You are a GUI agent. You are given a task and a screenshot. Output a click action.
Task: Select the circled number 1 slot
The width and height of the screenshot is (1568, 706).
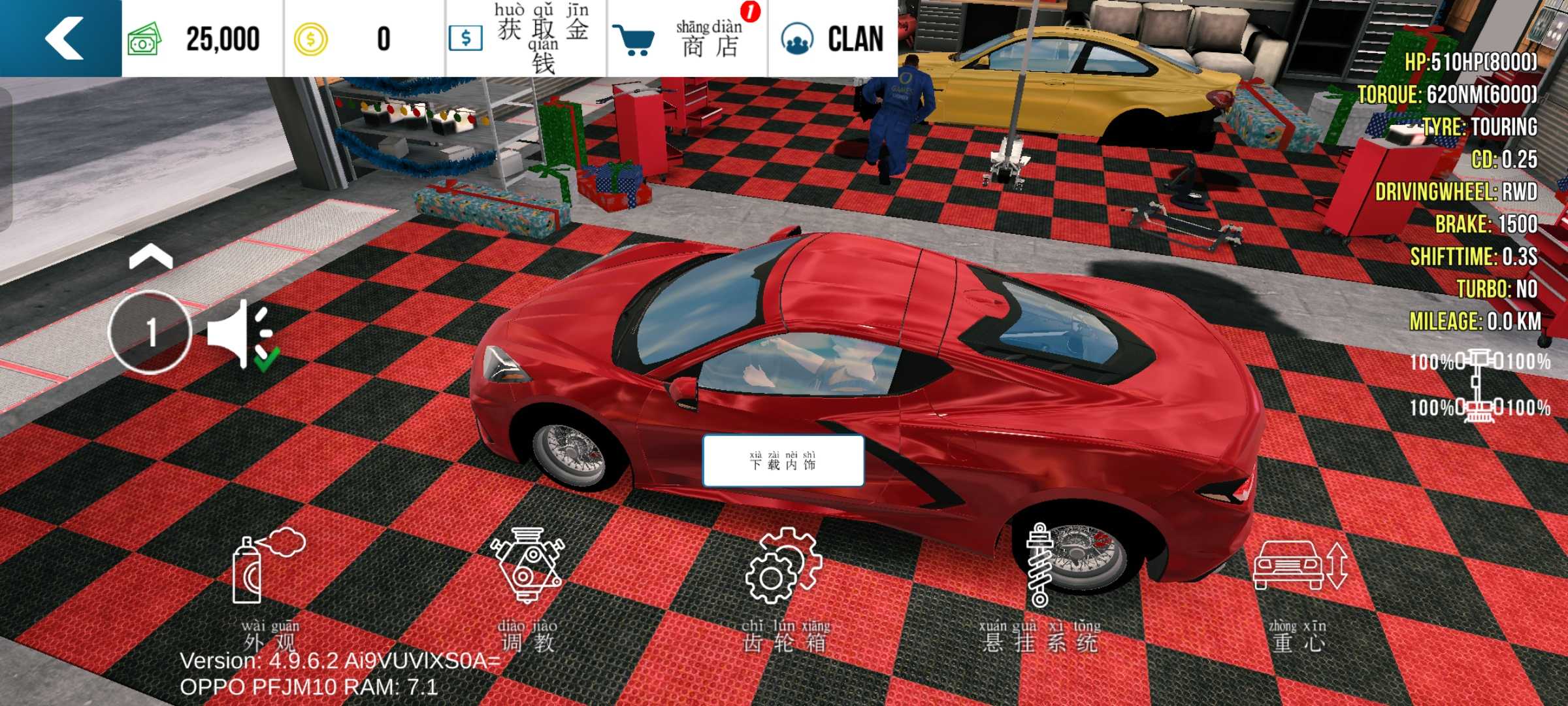coord(150,332)
